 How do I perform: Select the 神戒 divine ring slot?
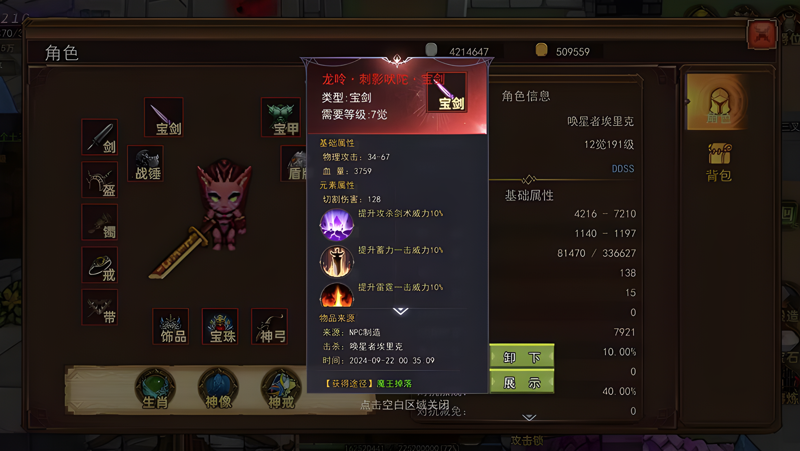point(279,388)
